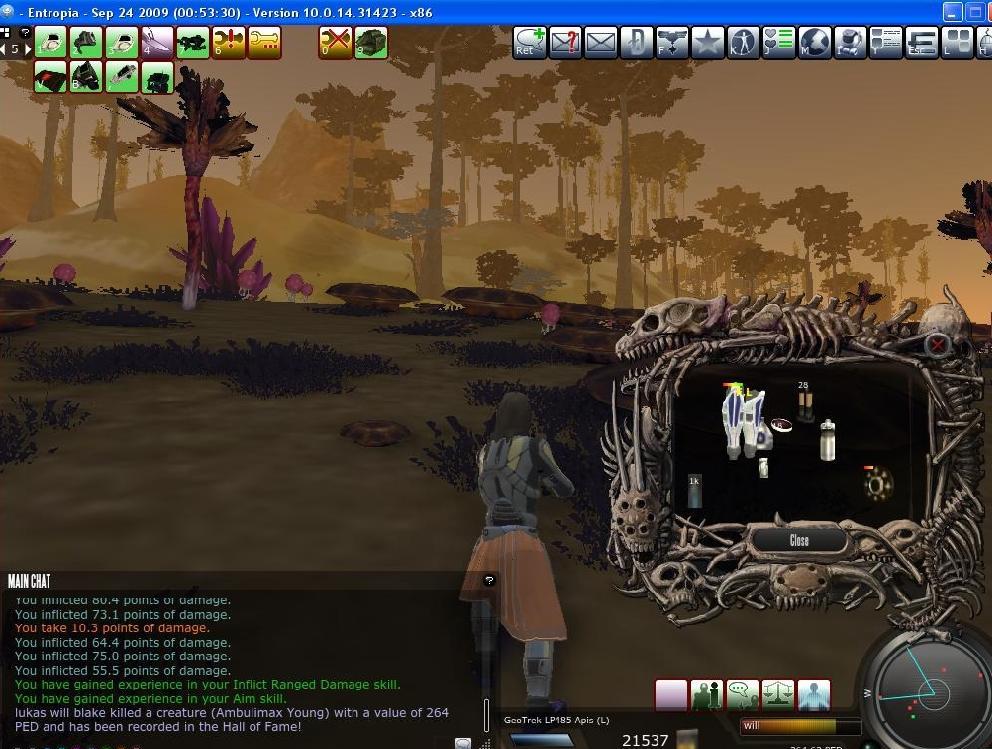
Task: Open the chat bubbles icon in bottom bar
Action: pos(742,694)
